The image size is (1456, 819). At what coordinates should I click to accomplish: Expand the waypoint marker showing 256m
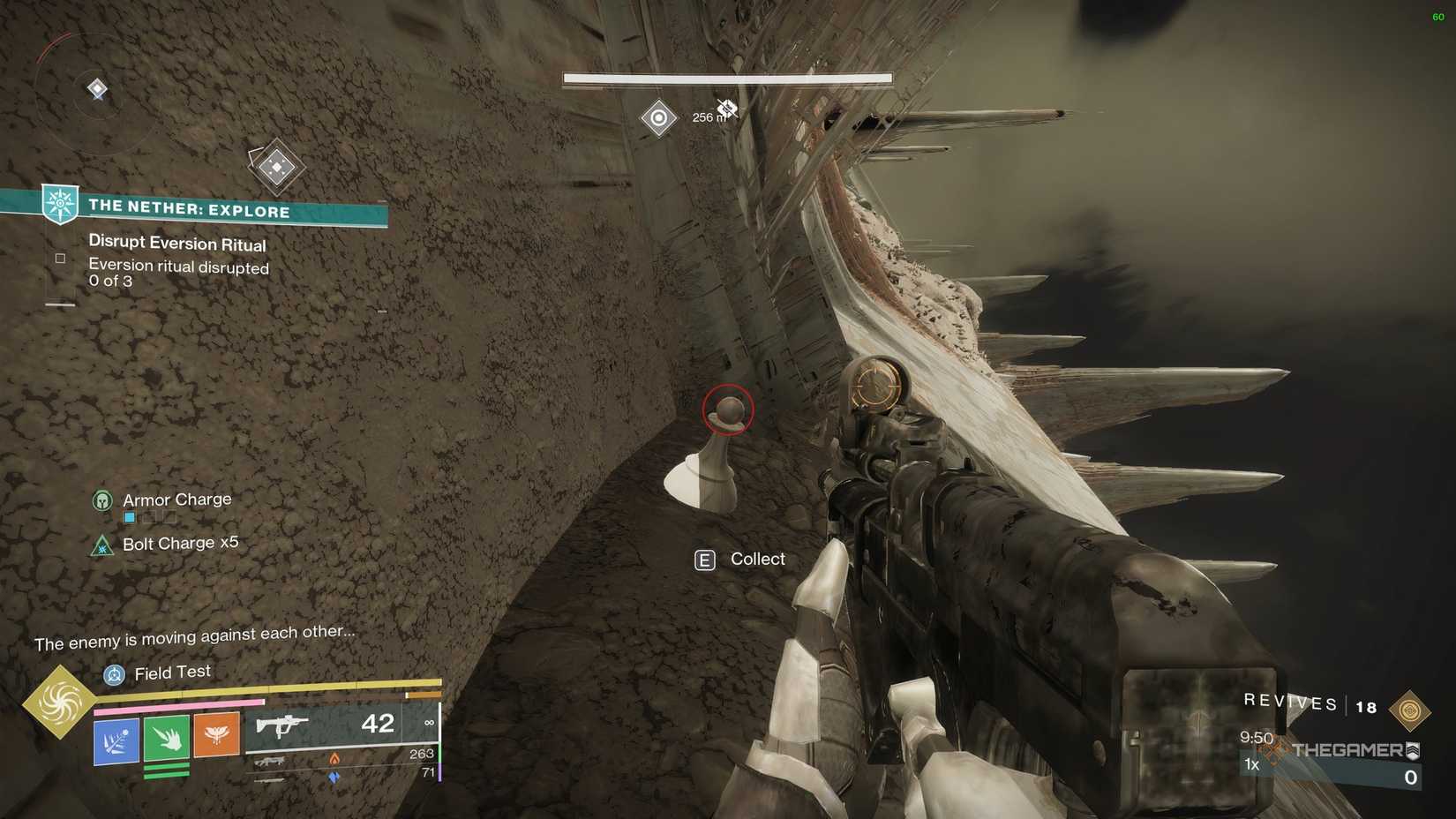658,117
